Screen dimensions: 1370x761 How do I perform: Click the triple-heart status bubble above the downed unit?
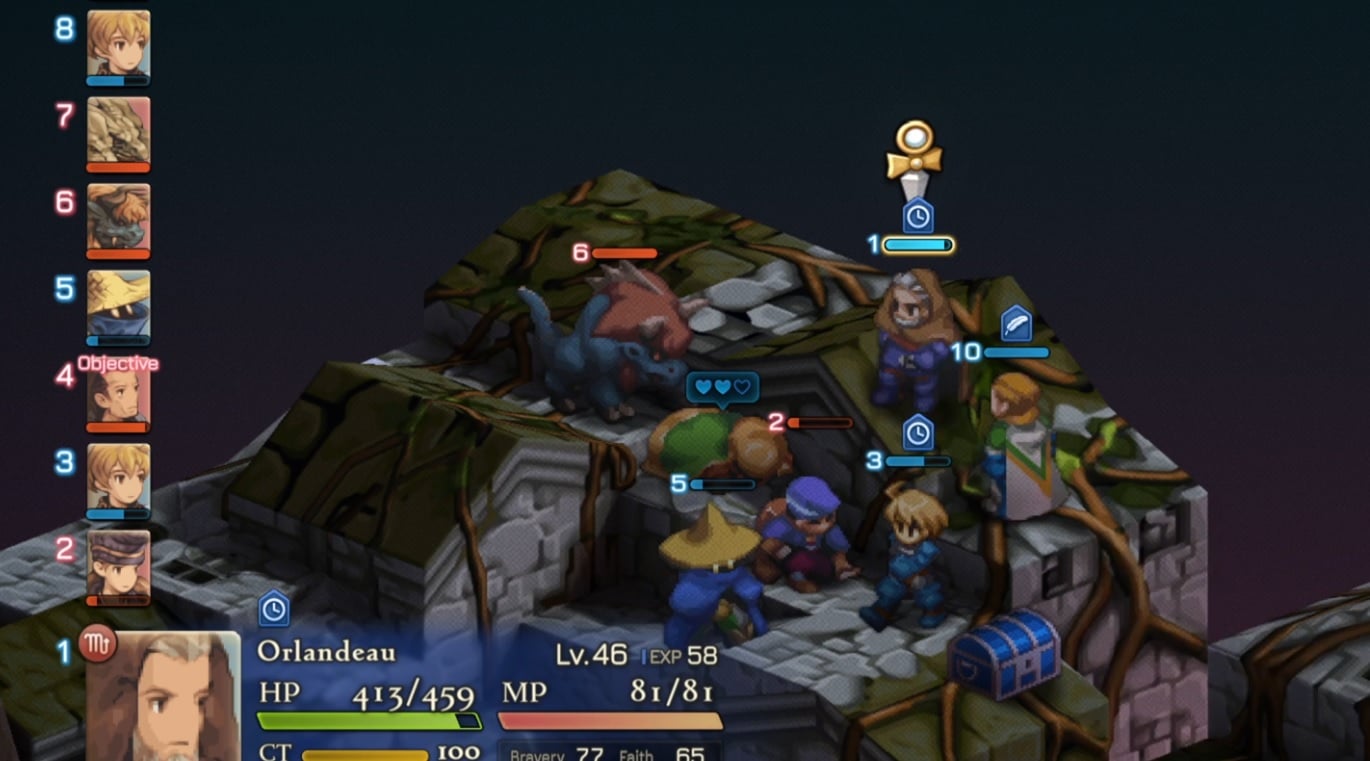pyautogui.click(x=721, y=388)
